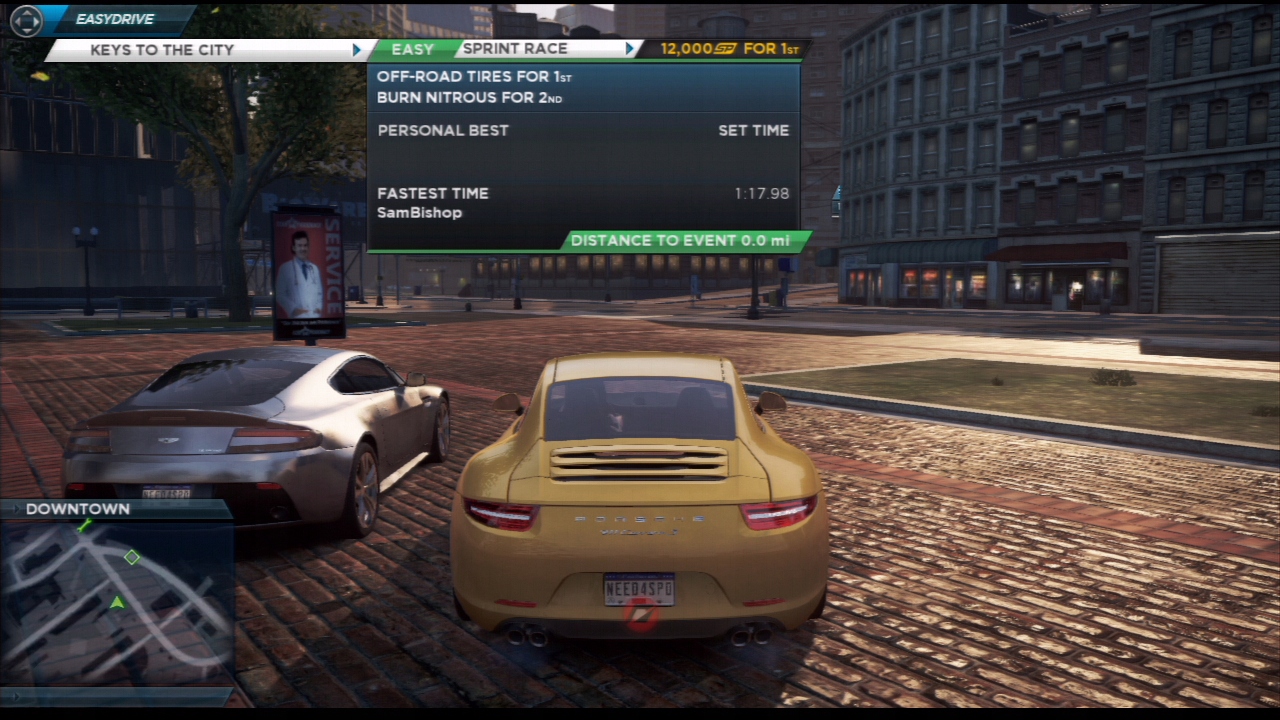Open the Keys to the City entry
The image size is (1280, 720).
(x=162, y=50)
